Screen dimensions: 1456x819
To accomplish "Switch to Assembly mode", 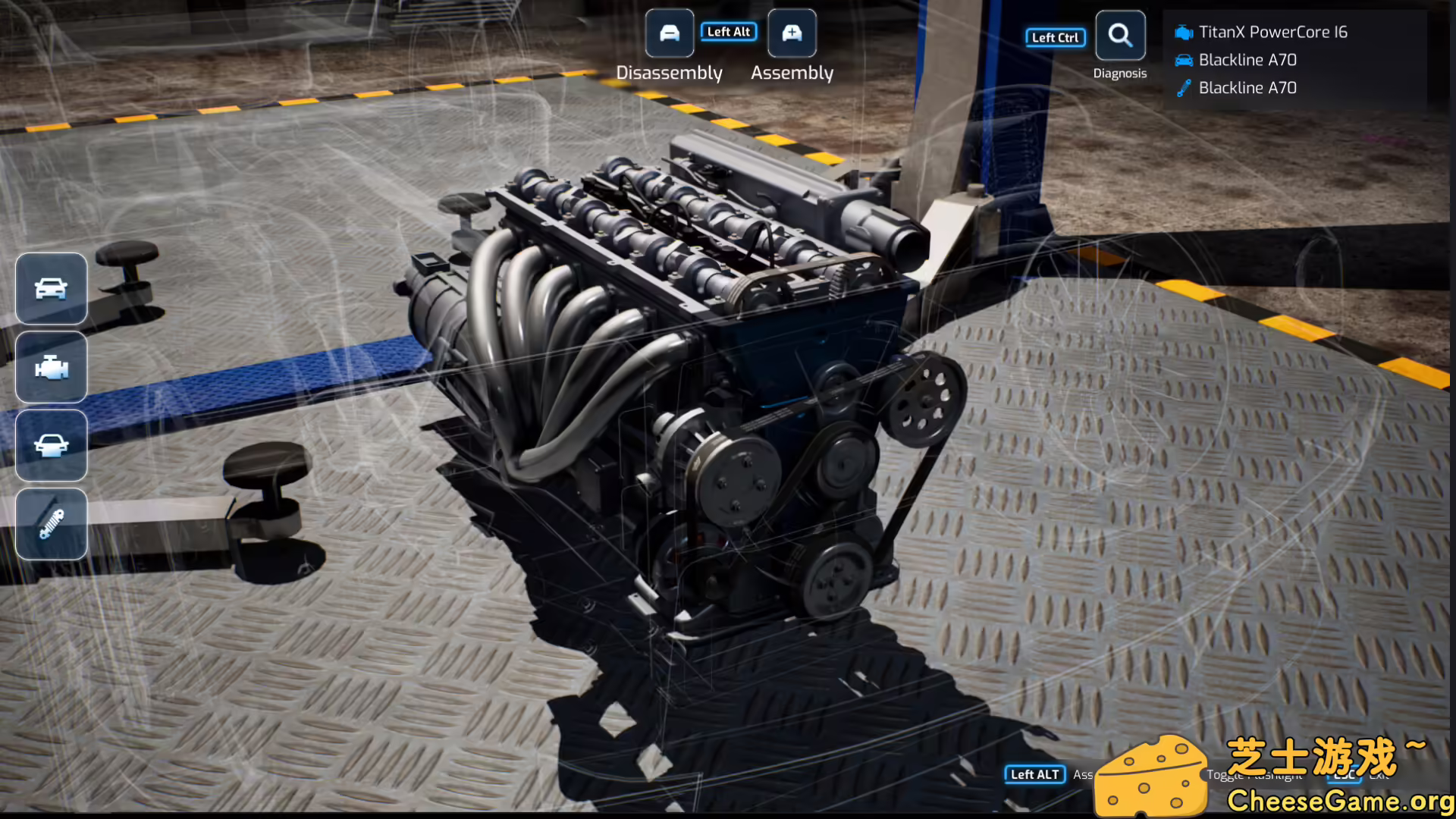I will click(792, 33).
